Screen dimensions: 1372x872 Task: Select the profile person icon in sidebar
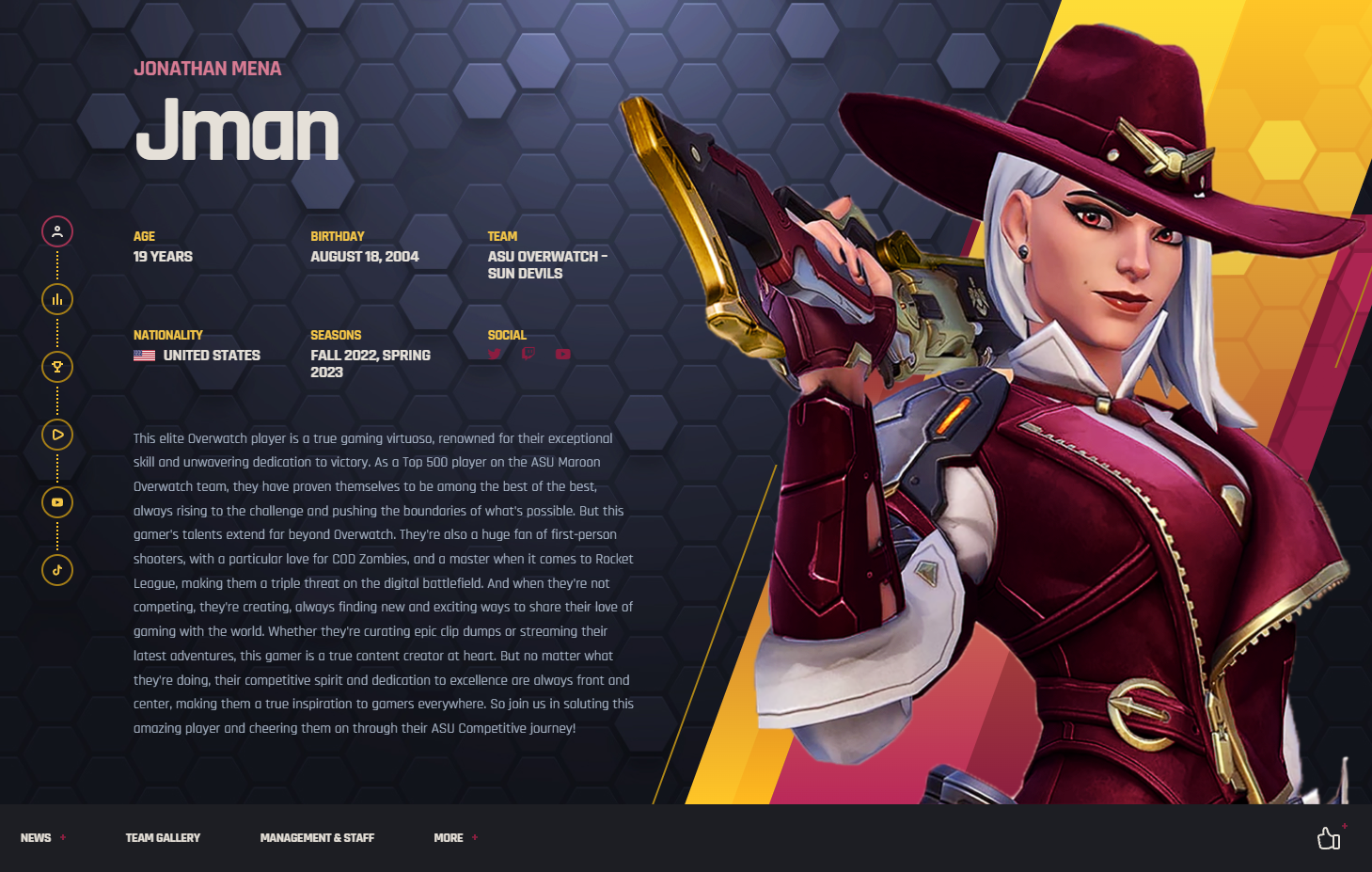click(57, 231)
